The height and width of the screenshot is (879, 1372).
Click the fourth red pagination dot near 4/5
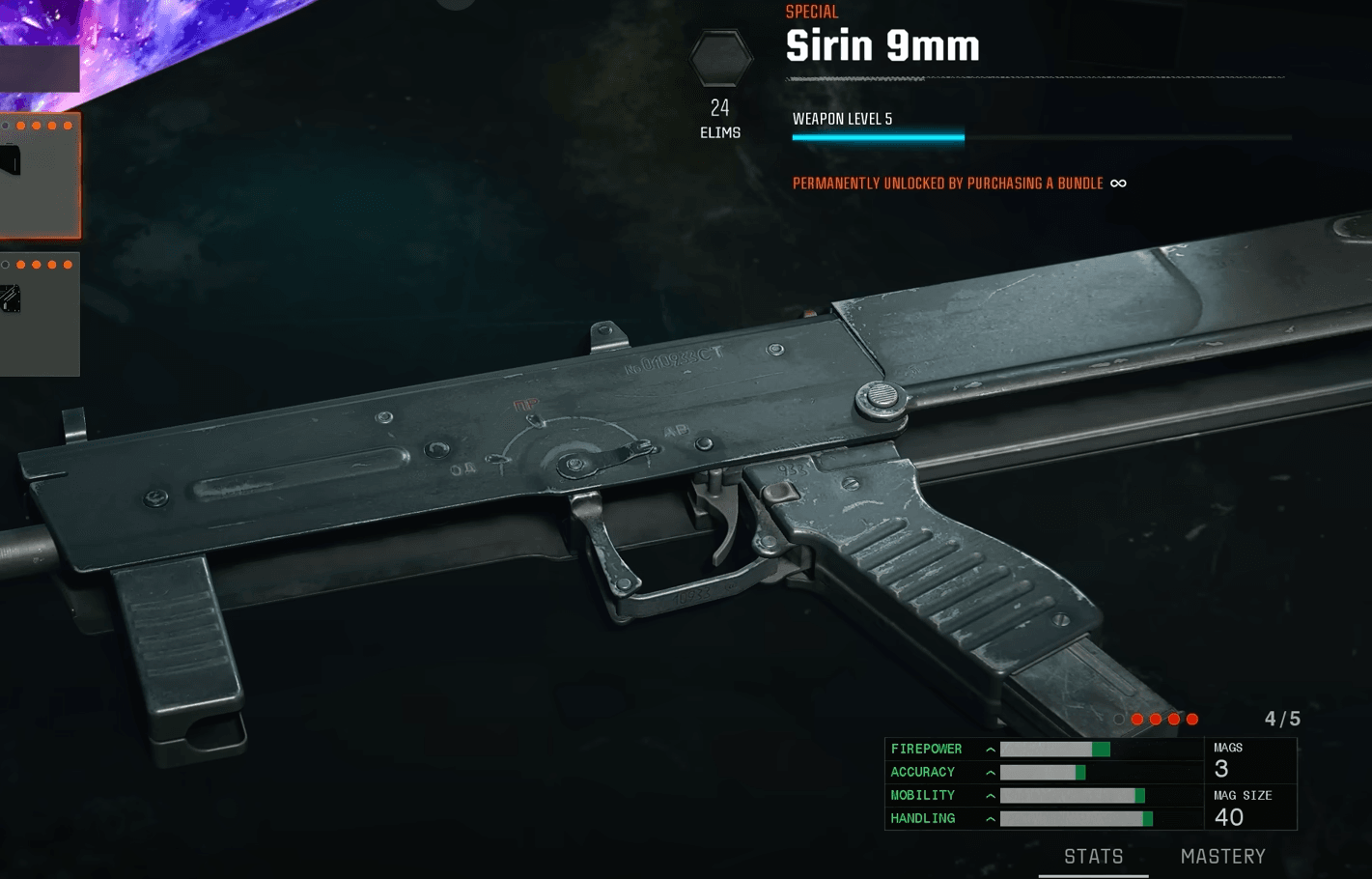point(1191,719)
